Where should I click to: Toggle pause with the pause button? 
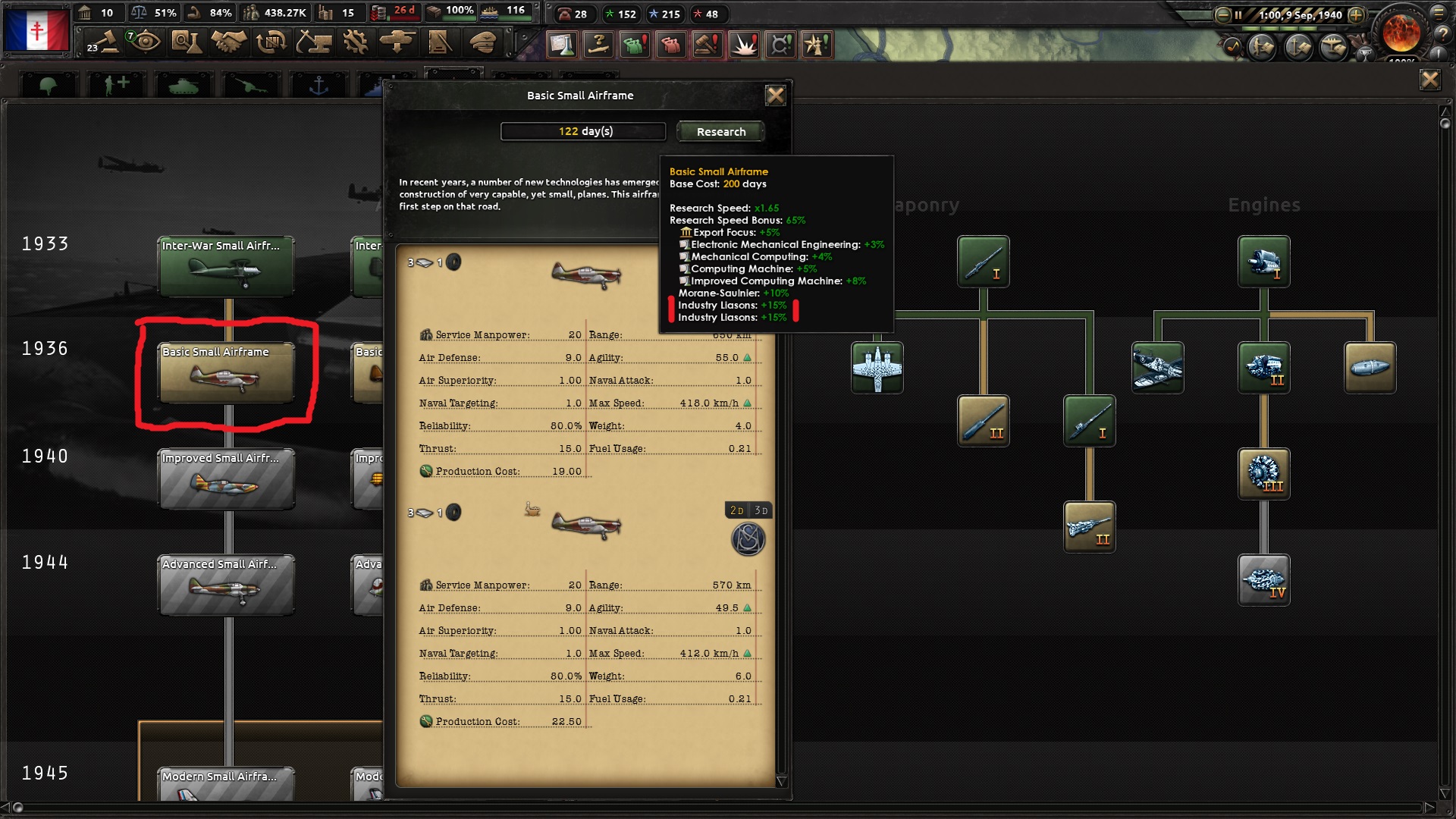click(1238, 14)
